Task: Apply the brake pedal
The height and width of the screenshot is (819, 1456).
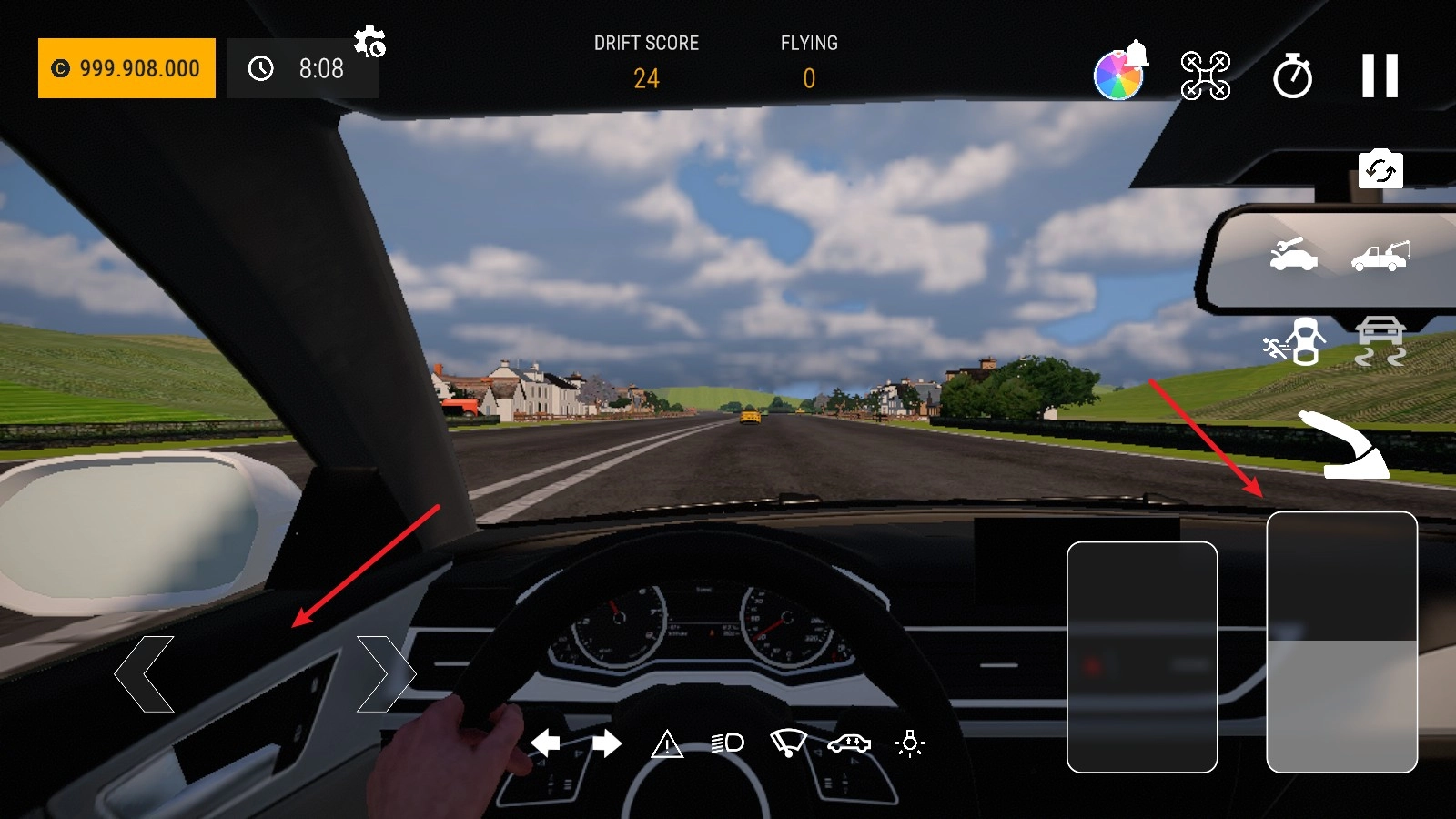Action: [x=1142, y=656]
